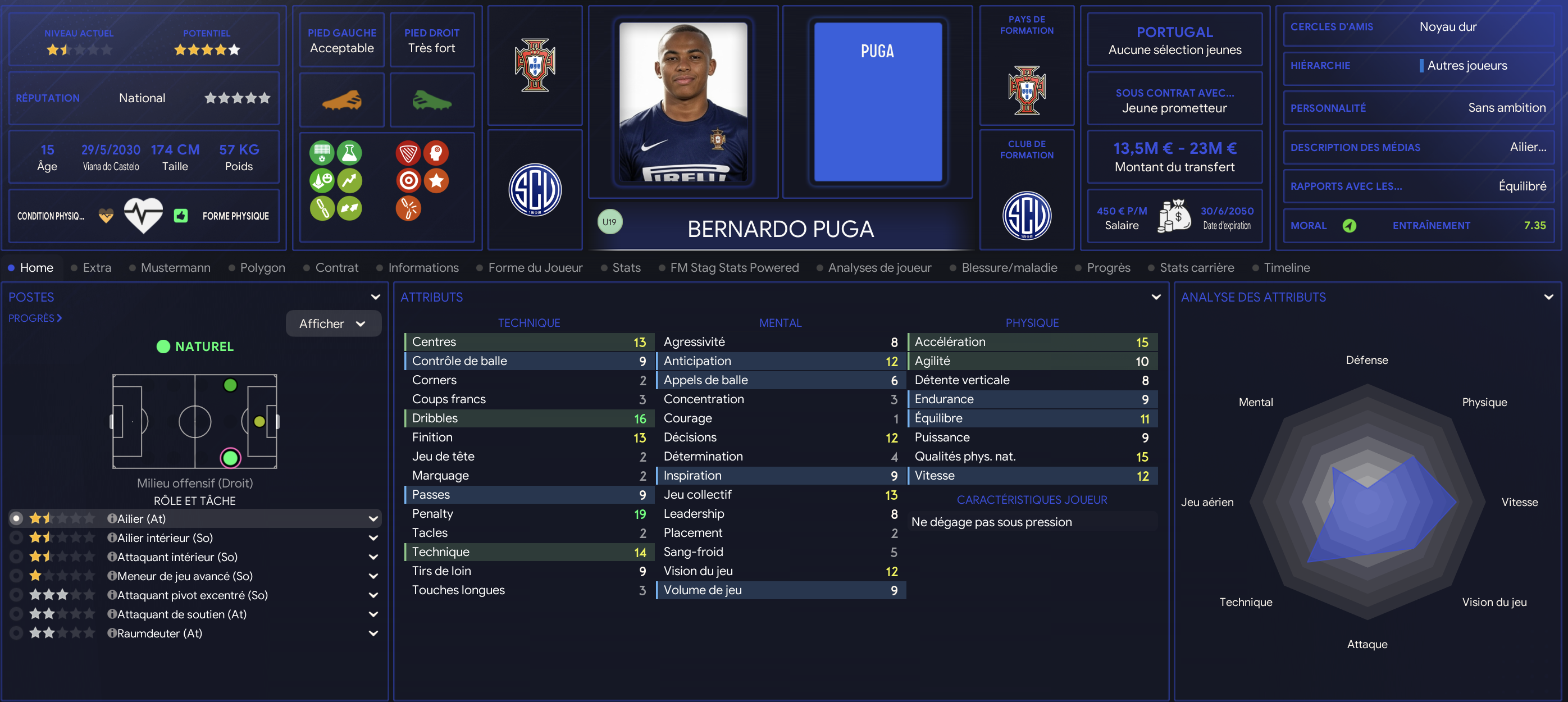Open the Analyse des attributs panel menu
Screen dimensions: 1568x702
1548,297
